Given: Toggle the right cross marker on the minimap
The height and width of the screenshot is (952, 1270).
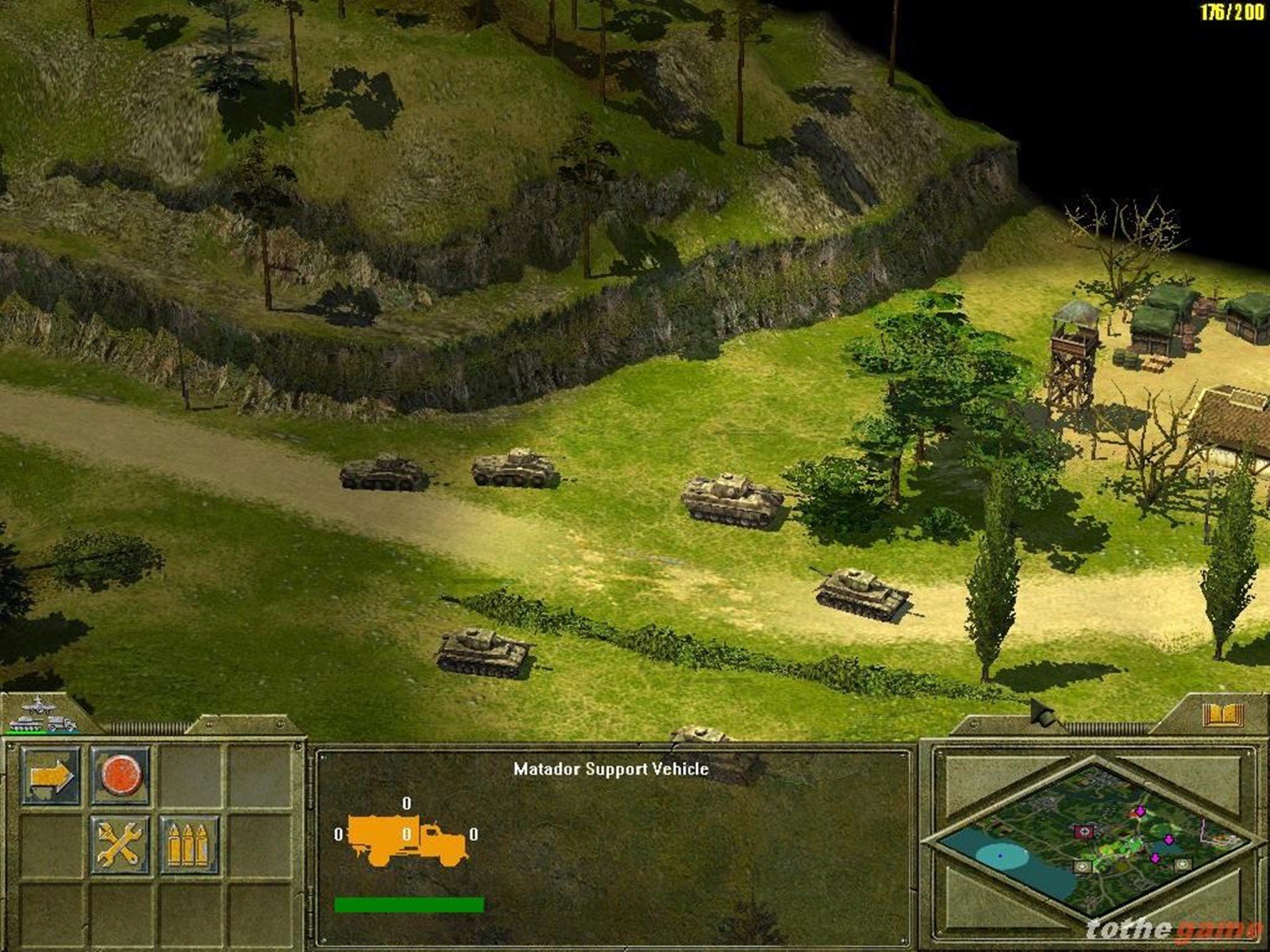Looking at the screenshot, I should pos(1182,864).
